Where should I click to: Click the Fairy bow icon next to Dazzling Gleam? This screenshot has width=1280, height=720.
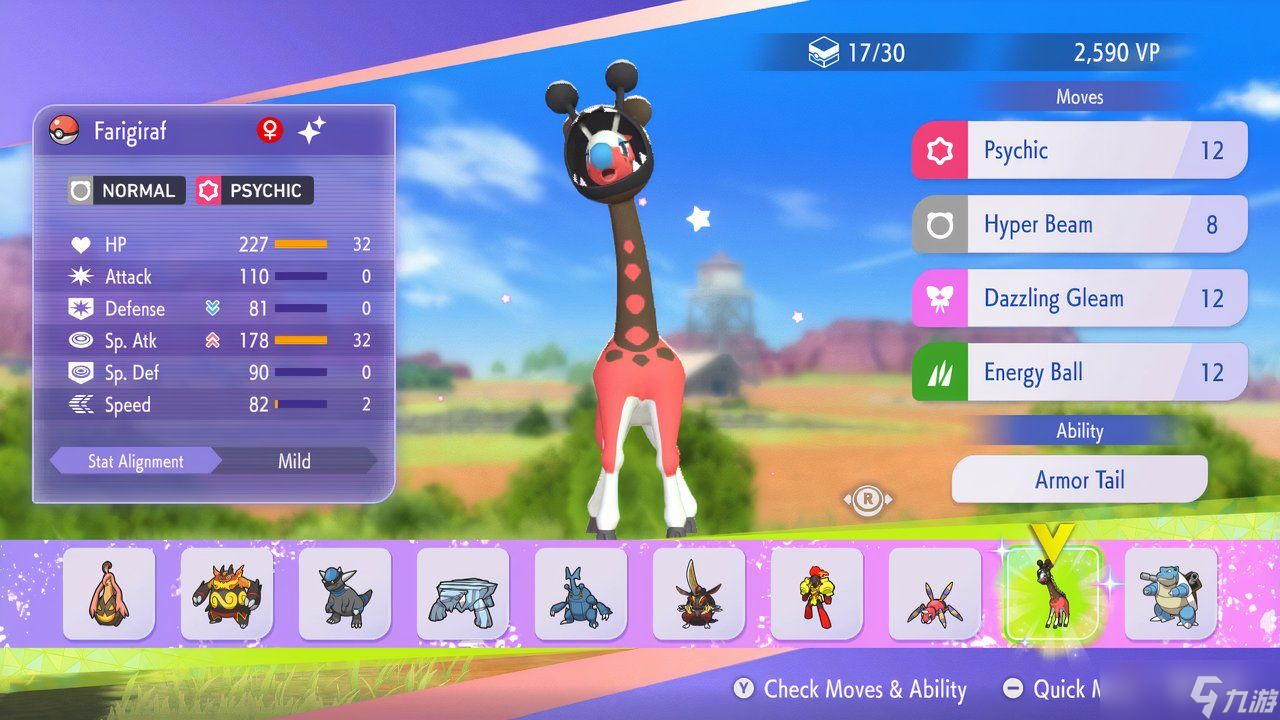[x=938, y=298]
